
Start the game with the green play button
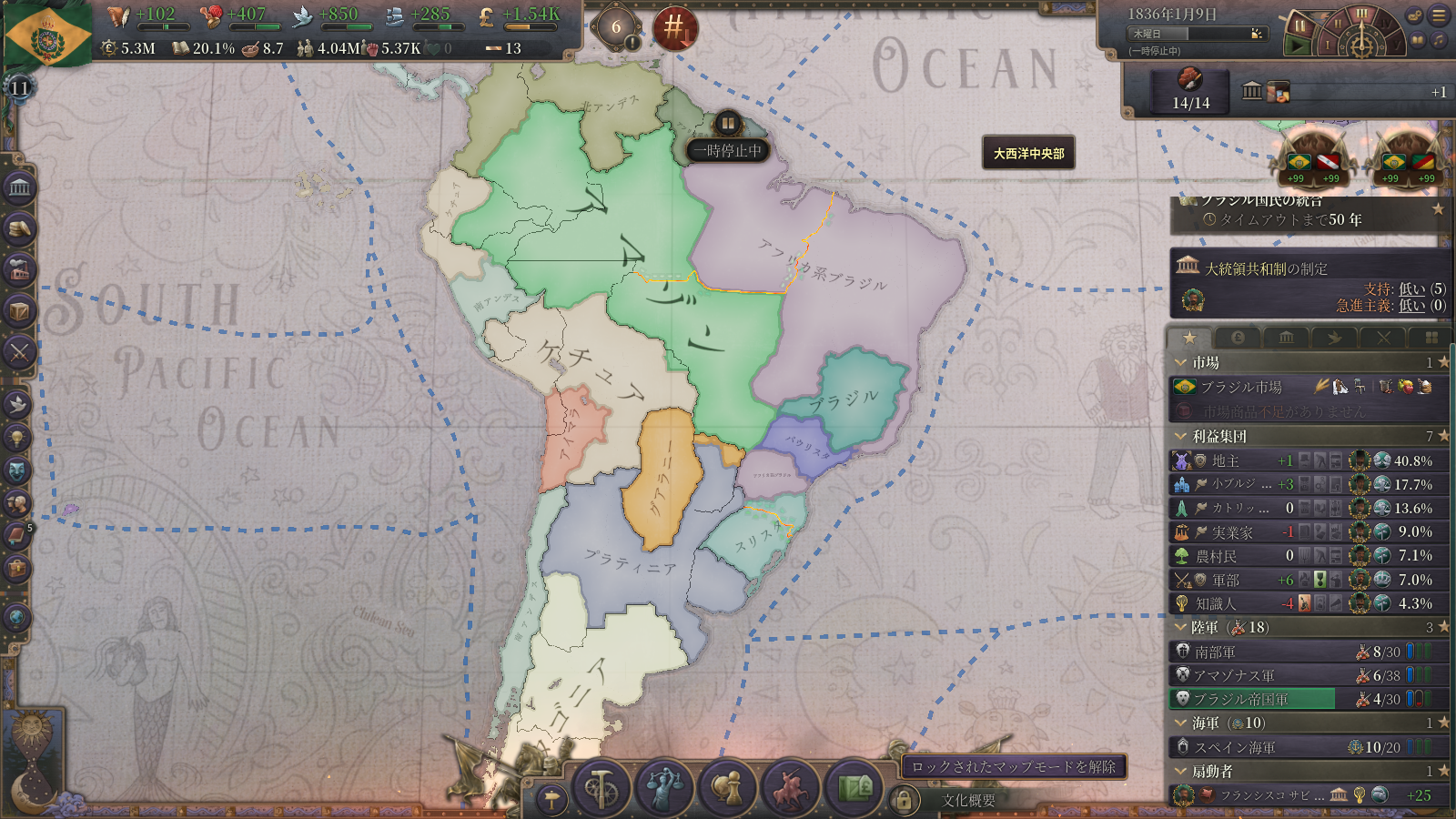[1299, 45]
